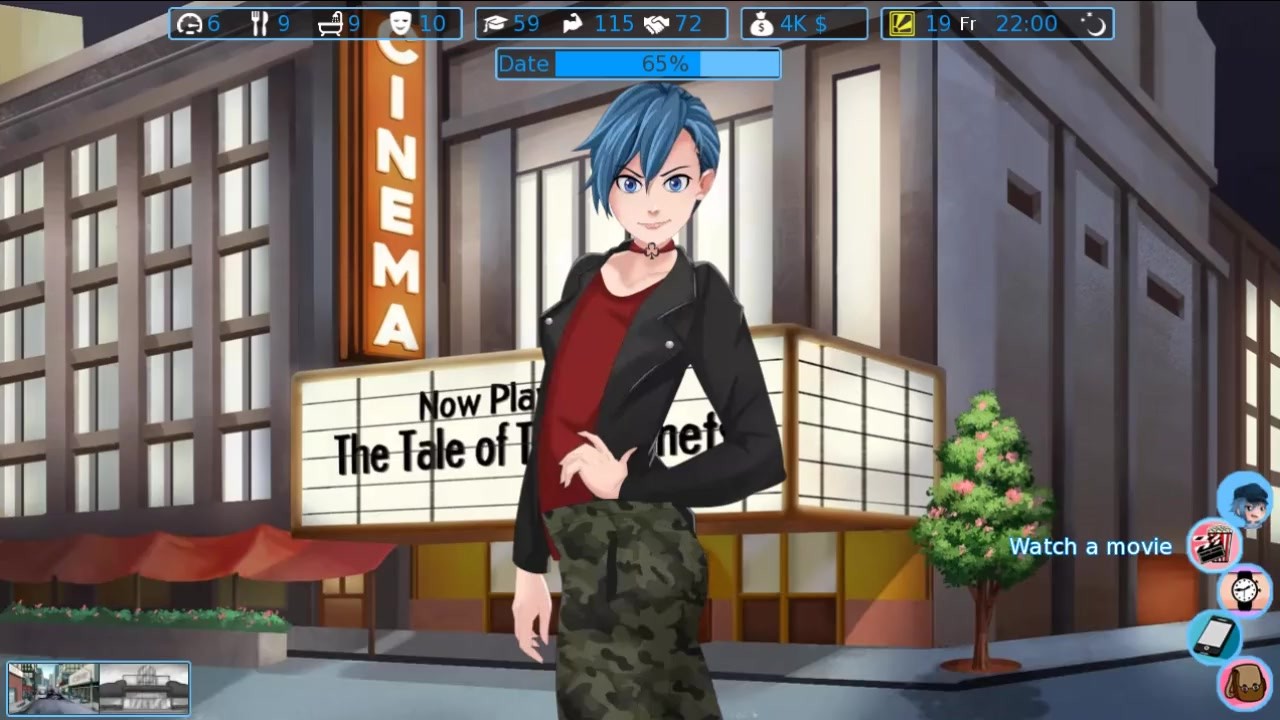Open the smartphone icon
The height and width of the screenshot is (720, 1280).
[1215, 636]
